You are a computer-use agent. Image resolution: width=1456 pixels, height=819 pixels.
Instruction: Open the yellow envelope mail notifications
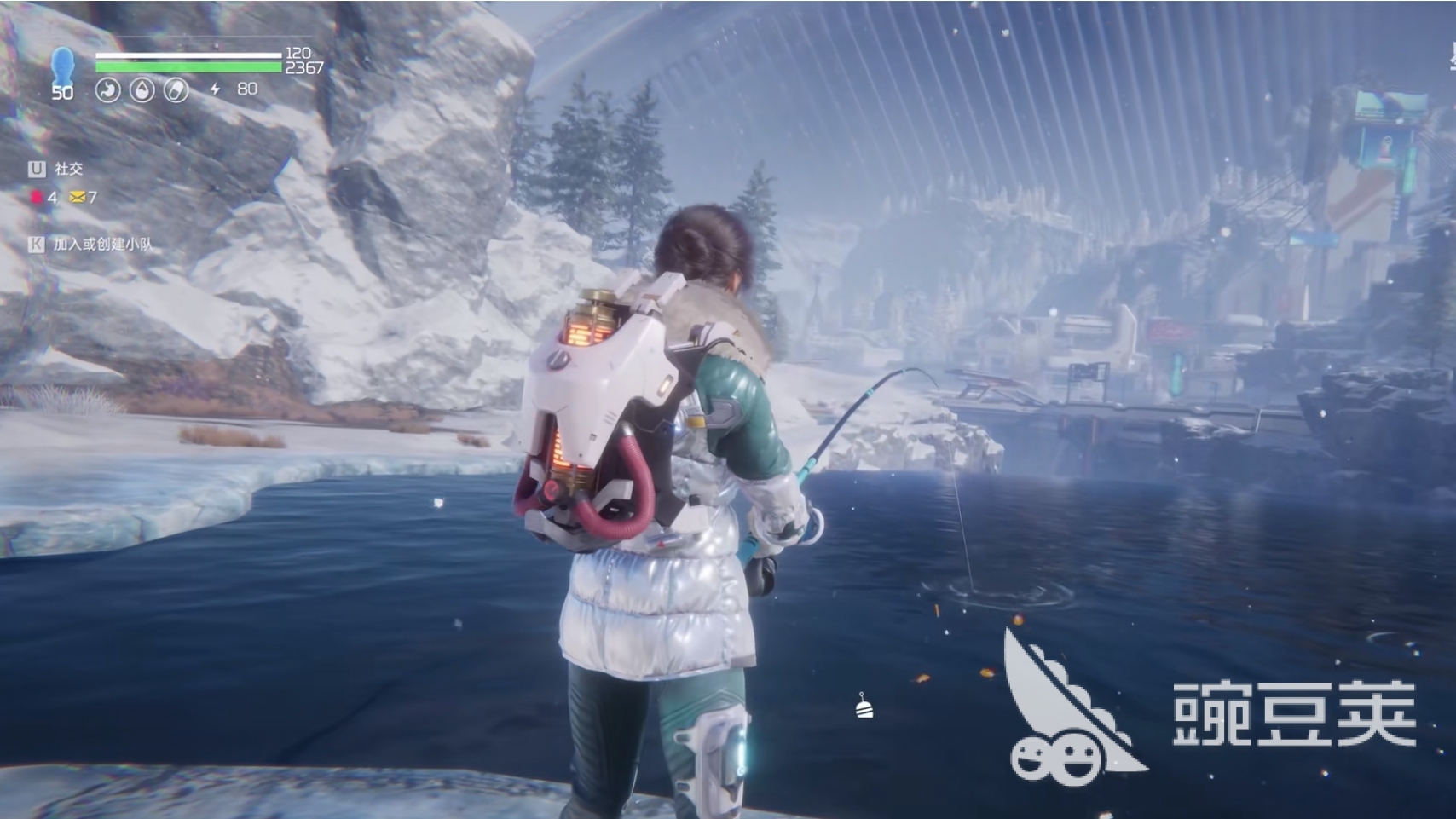pyautogui.click(x=78, y=198)
